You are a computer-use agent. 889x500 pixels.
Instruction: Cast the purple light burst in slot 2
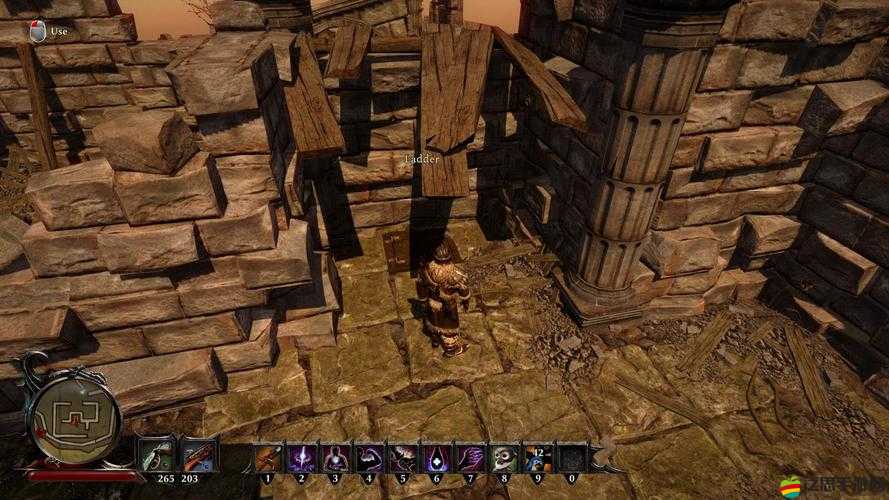pos(302,457)
